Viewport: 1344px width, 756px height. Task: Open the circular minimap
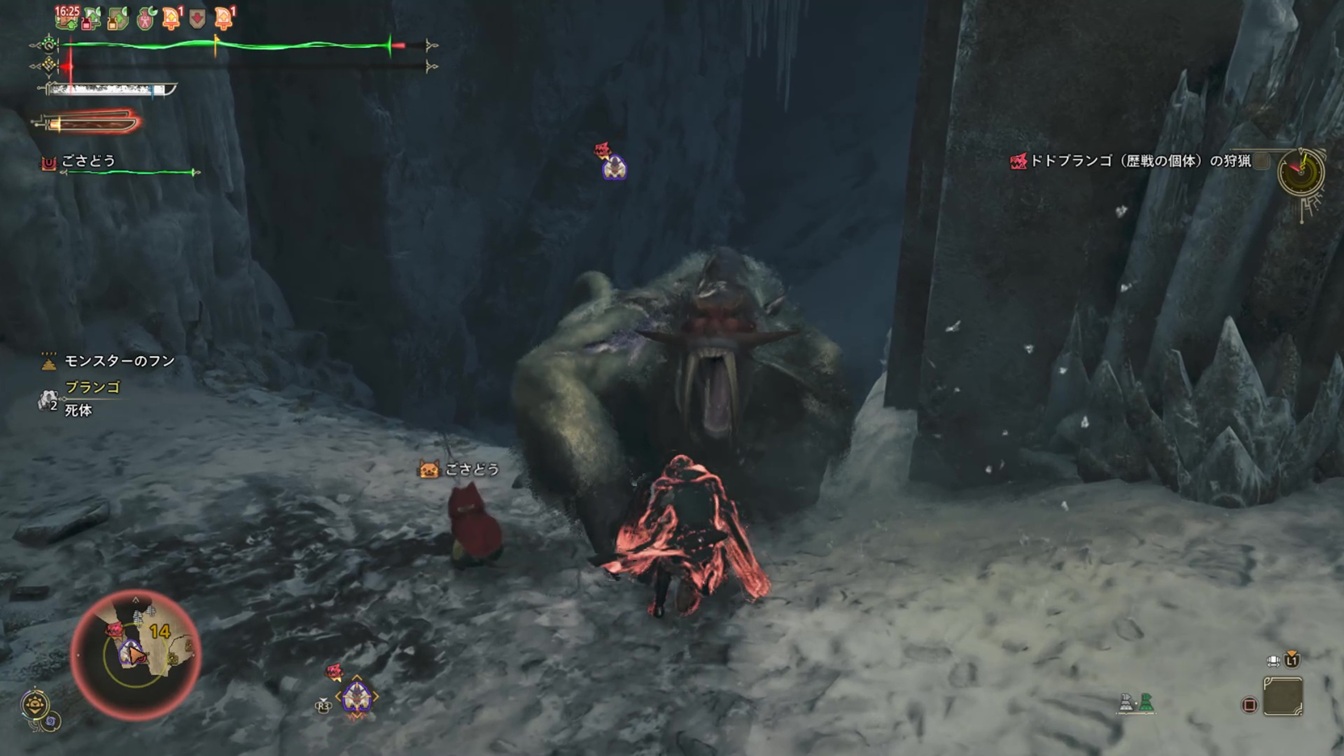(x=135, y=655)
